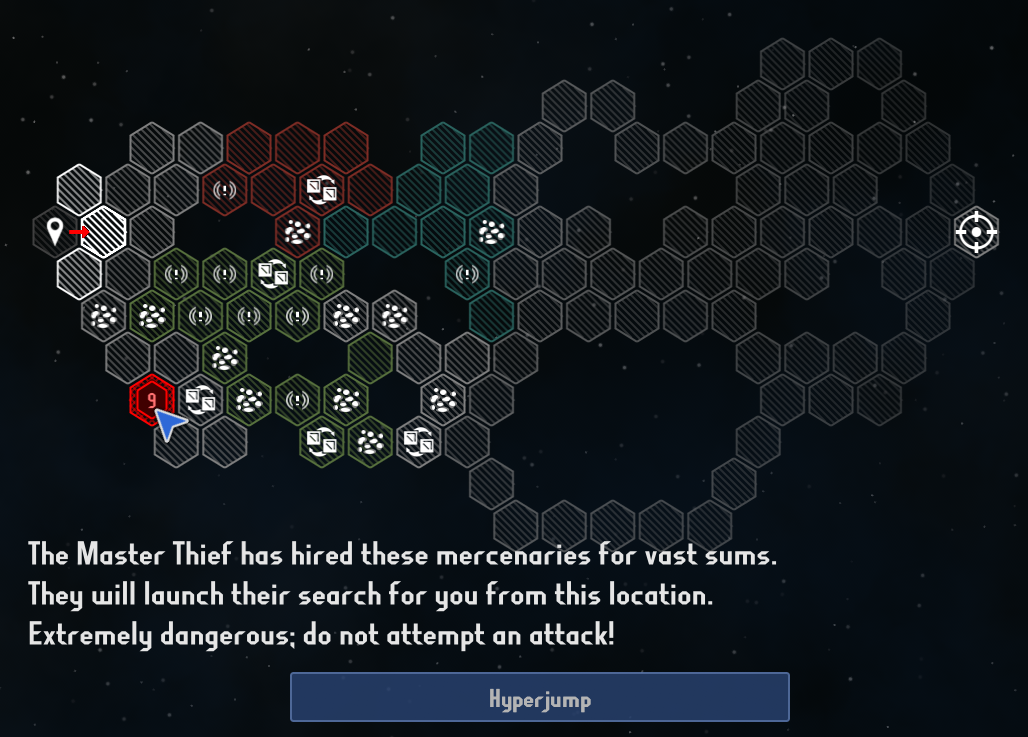Choose the trade hex beside the mercenary hex
Screen dimensions: 1028x737
(x=201, y=400)
